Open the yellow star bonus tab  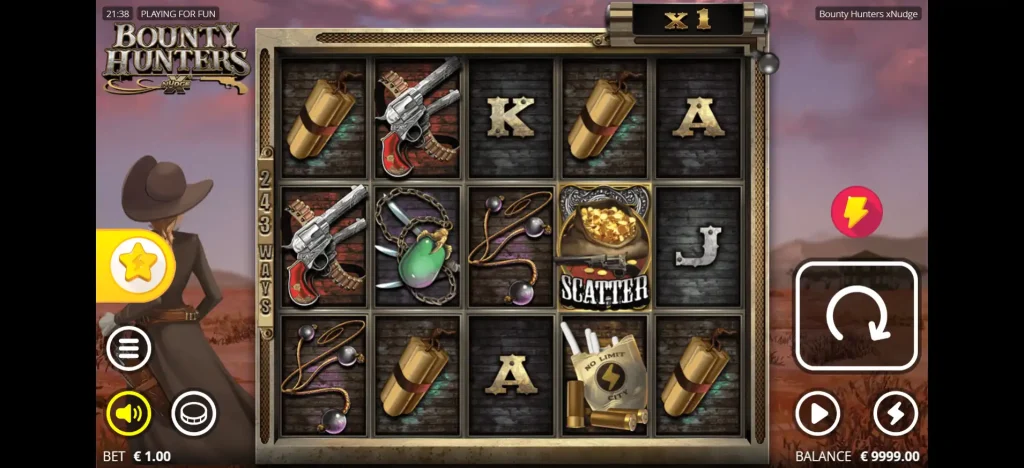(136, 265)
